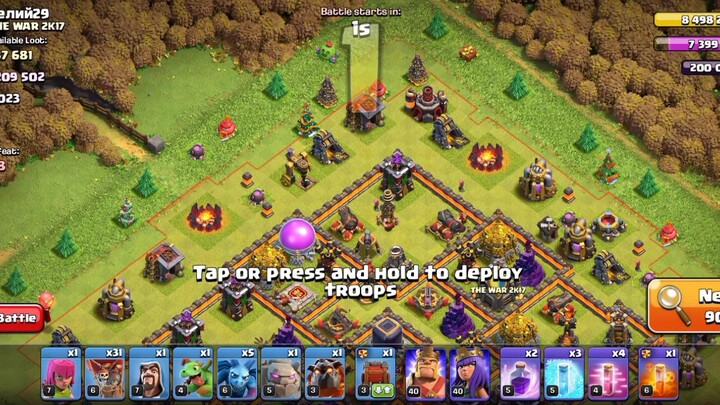Select the purple Rage spell card
The width and height of the screenshot is (720, 405).
click(x=520, y=374)
